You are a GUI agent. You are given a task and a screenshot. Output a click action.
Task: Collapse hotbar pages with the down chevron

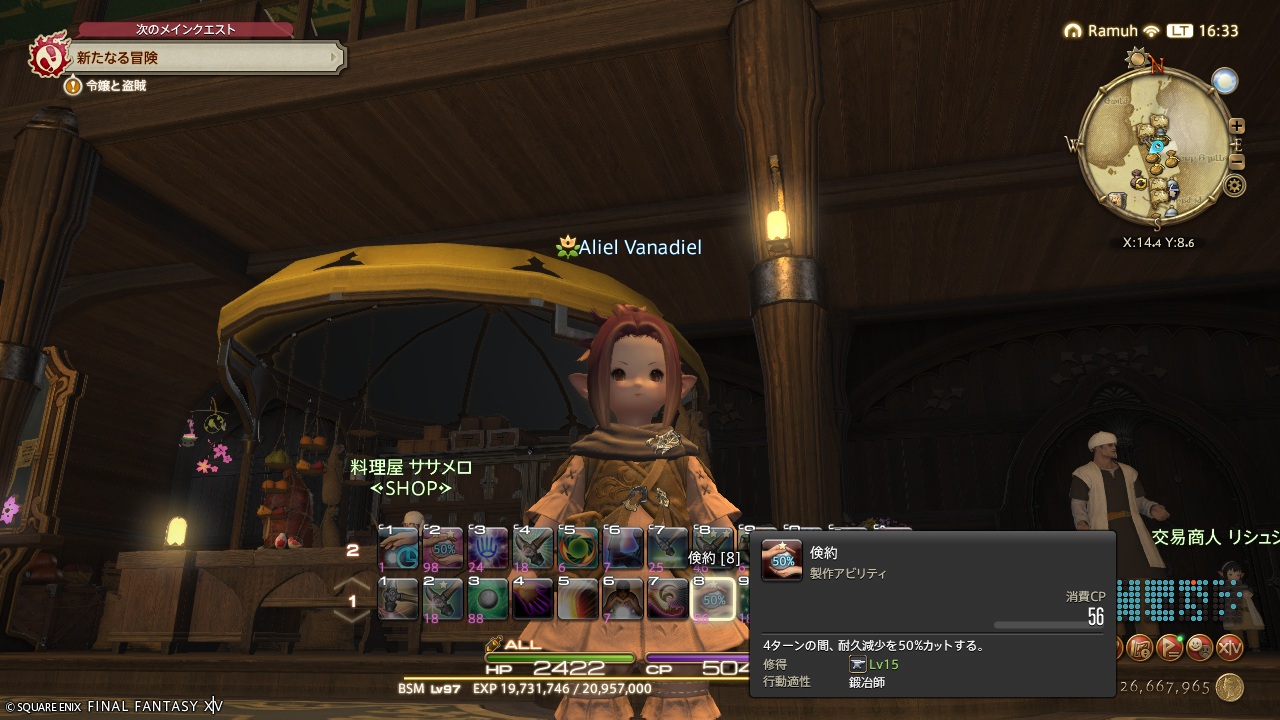[x=352, y=616]
